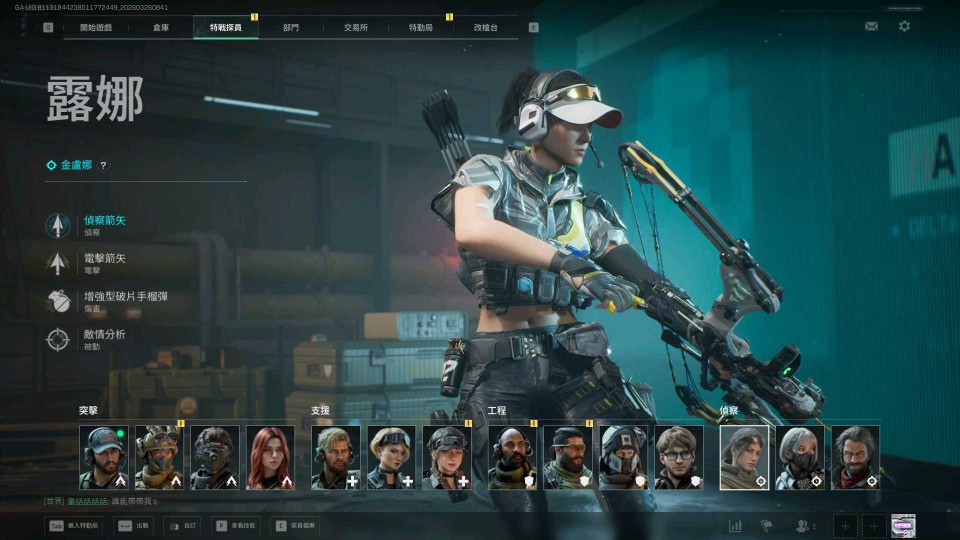
Task: Select the engineer operator wearing glasses
Action: (x=679, y=457)
